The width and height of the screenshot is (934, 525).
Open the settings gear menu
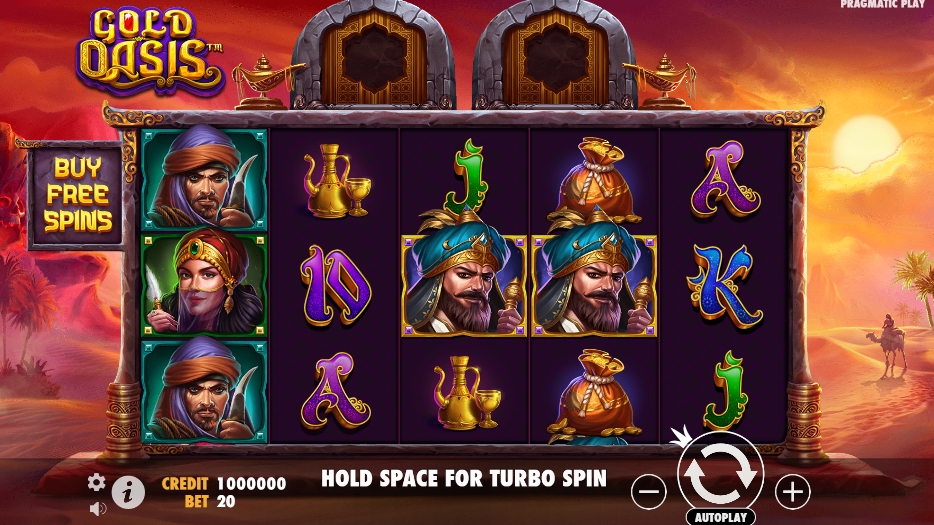click(x=96, y=483)
